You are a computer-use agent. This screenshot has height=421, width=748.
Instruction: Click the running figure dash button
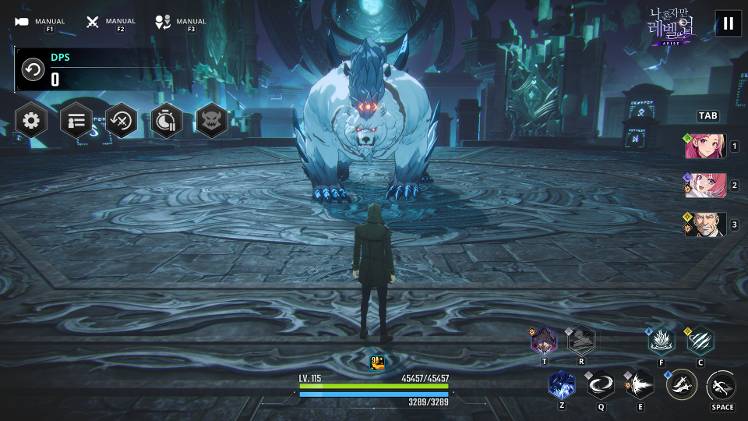(x=722, y=385)
